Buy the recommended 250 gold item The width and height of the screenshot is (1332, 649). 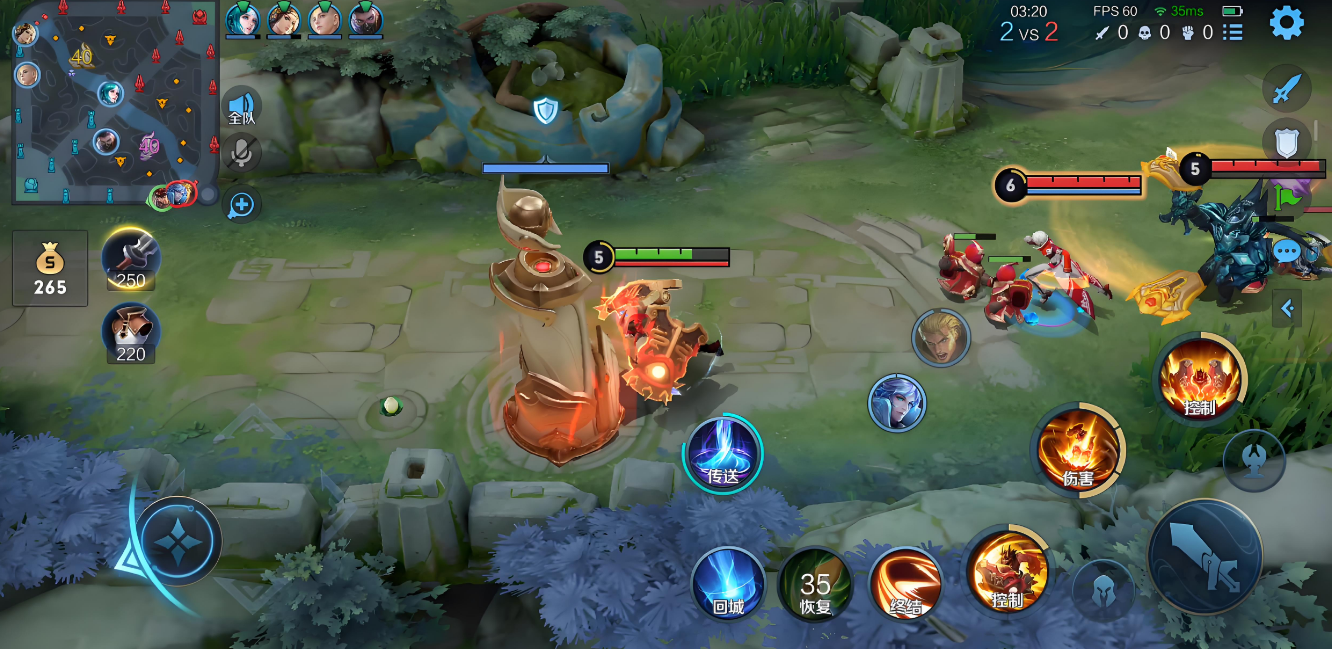(x=131, y=258)
